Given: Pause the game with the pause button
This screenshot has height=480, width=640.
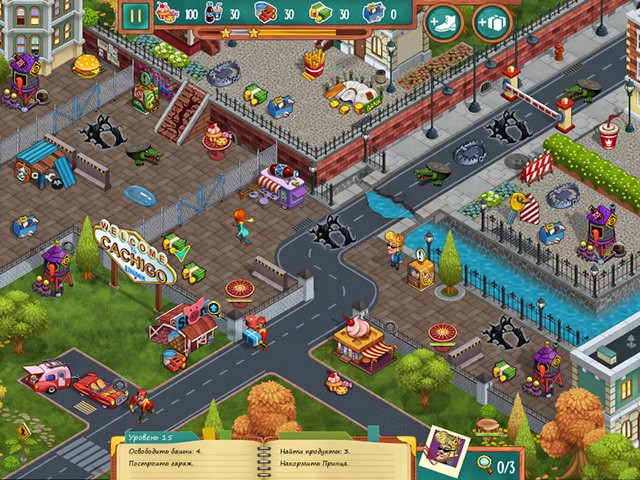Looking at the screenshot, I should 137,16.
